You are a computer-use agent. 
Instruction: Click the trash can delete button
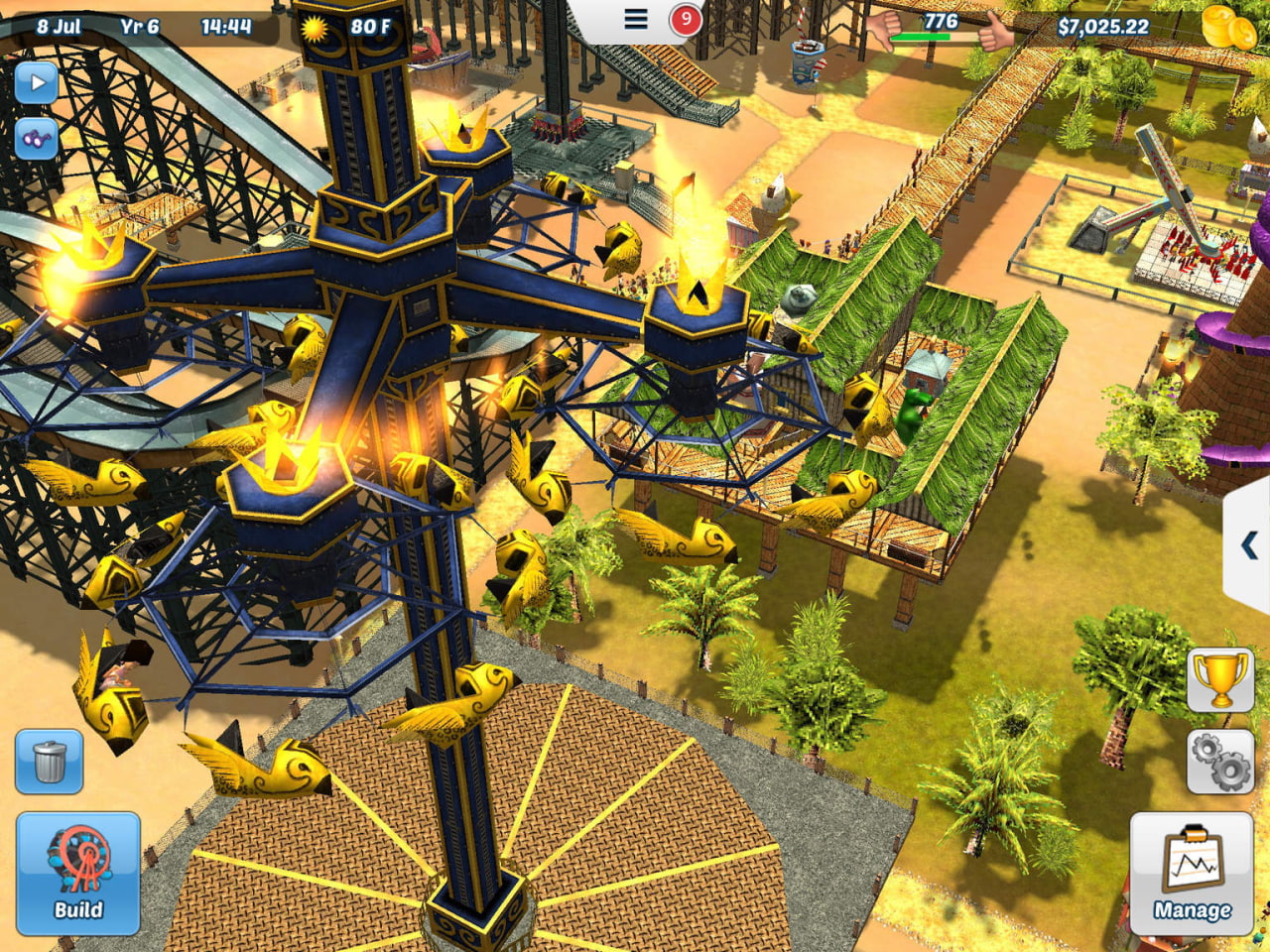tap(49, 762)
